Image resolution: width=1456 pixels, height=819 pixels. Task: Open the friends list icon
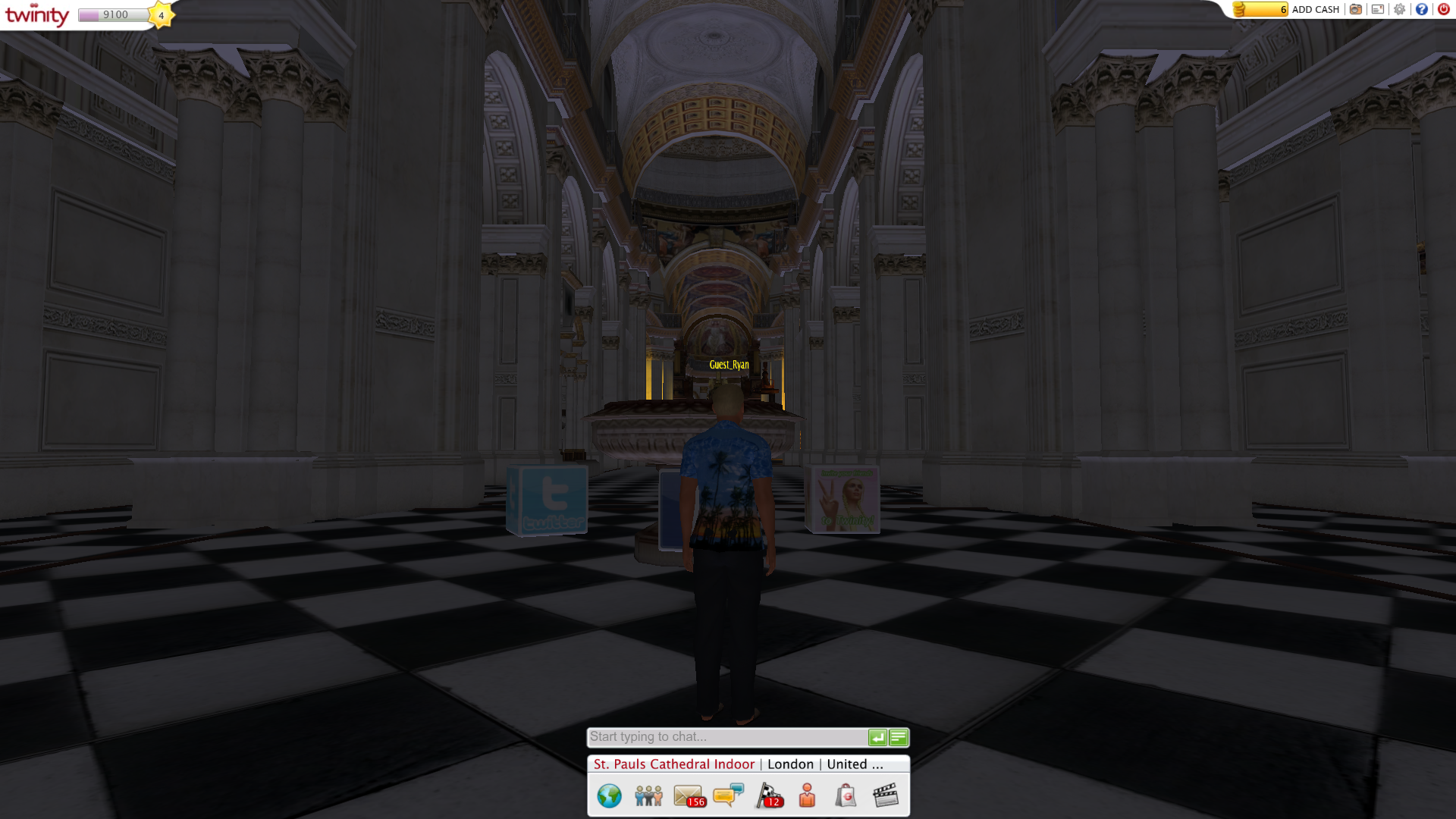tap(648, 796)
